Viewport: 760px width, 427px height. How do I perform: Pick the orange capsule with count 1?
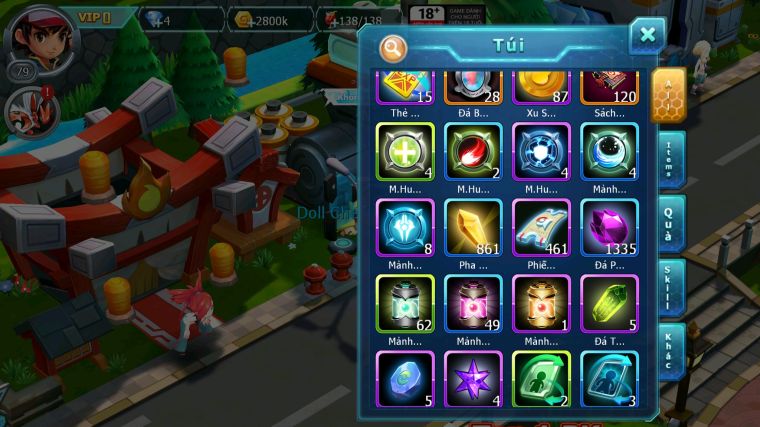[x=541, y=304]
